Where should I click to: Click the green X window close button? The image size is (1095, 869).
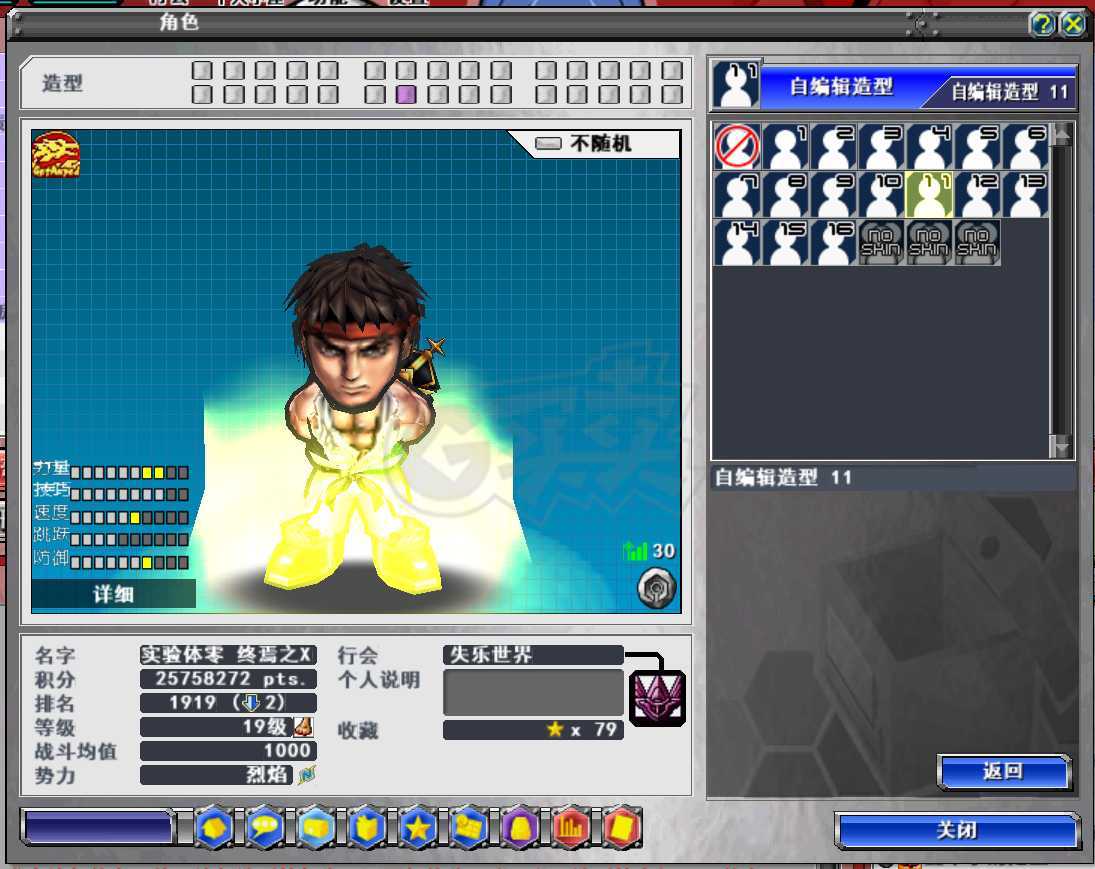click(1073, 24)
